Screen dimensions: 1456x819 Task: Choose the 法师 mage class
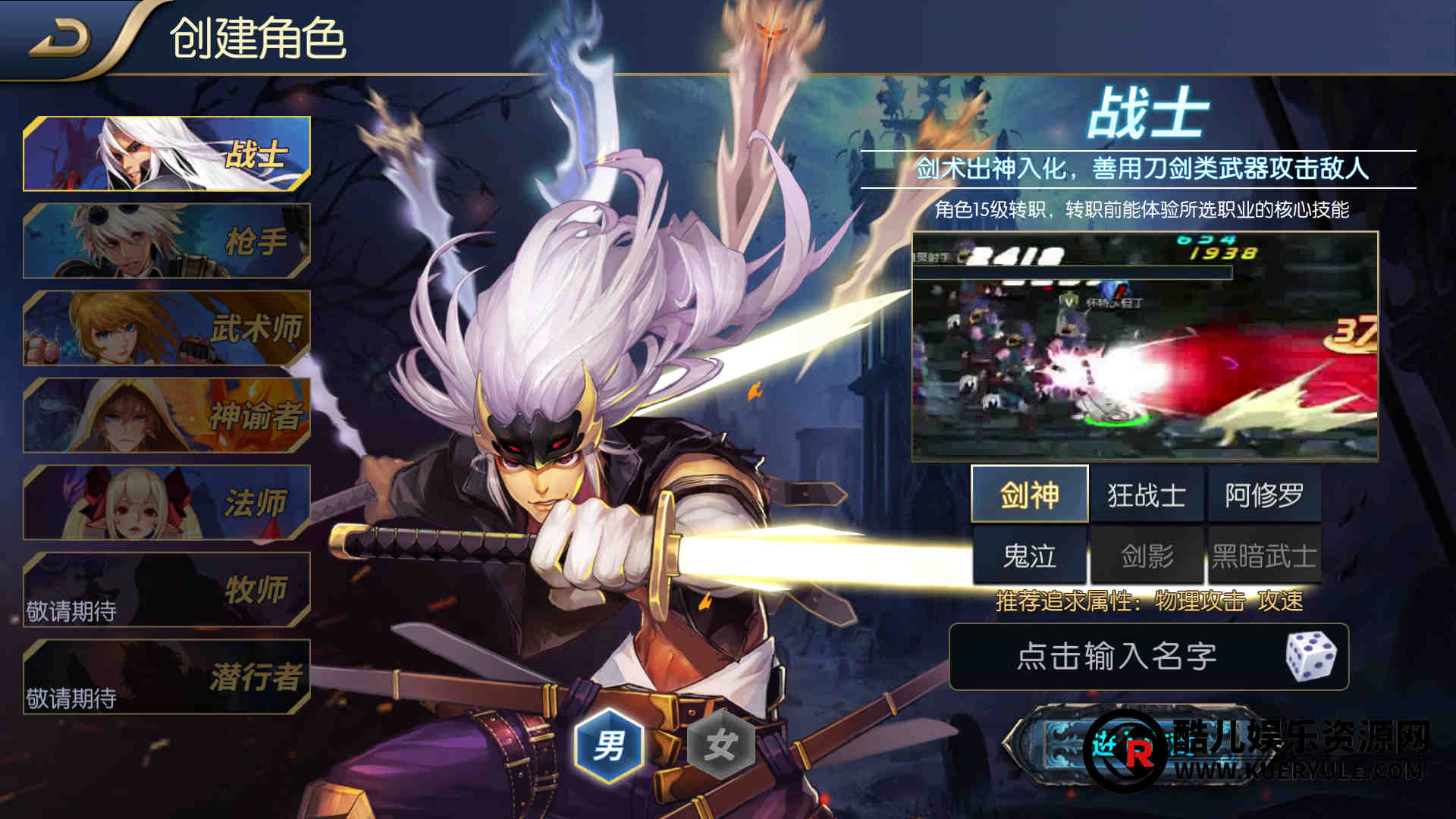click(167, 503)
